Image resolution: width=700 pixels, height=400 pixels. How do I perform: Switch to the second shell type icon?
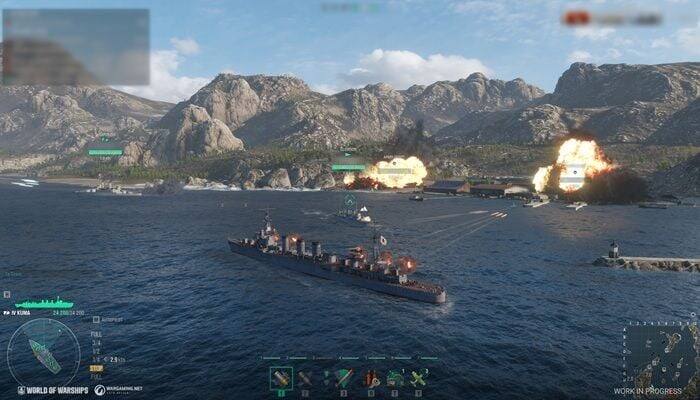pos(305,378)
